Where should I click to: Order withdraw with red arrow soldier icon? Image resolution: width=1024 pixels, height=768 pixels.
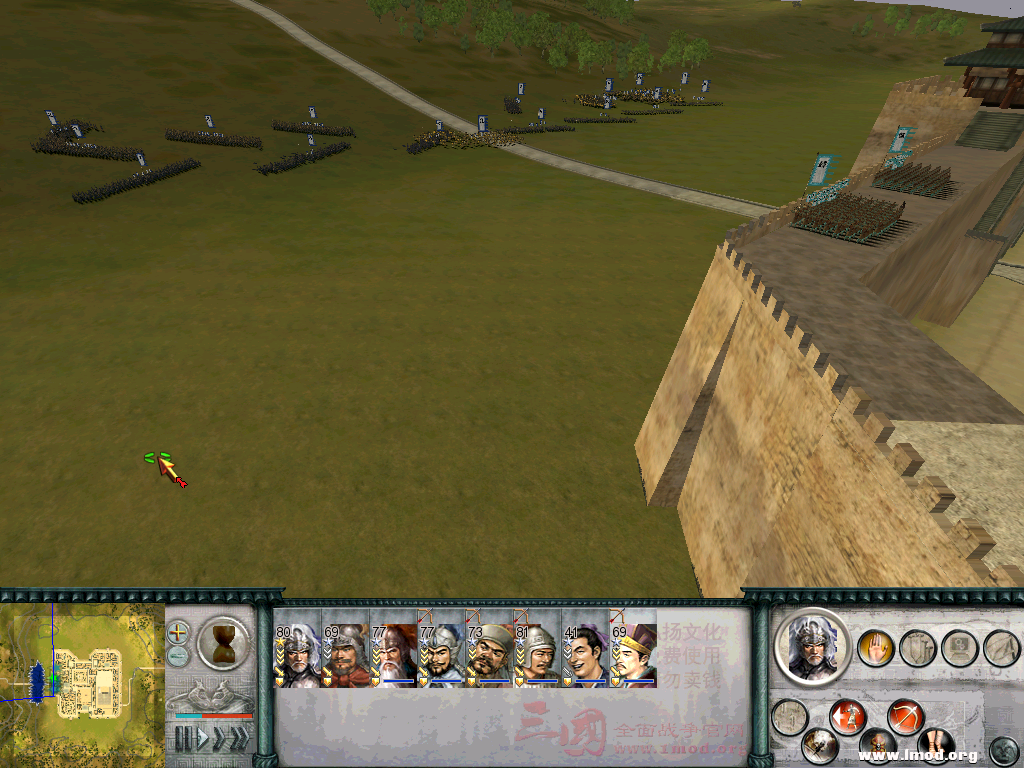(848, 717)
